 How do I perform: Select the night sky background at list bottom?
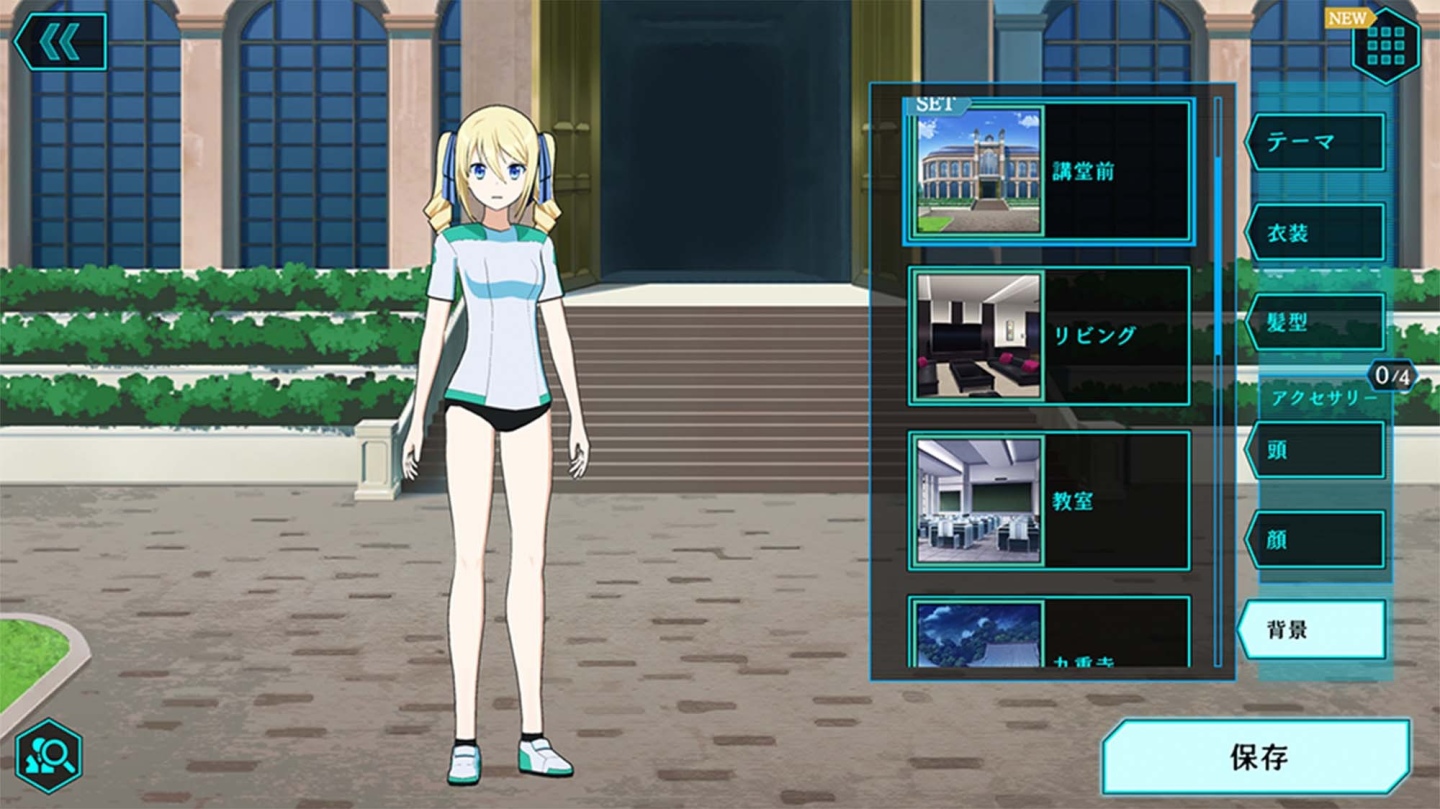[1049, 632]
